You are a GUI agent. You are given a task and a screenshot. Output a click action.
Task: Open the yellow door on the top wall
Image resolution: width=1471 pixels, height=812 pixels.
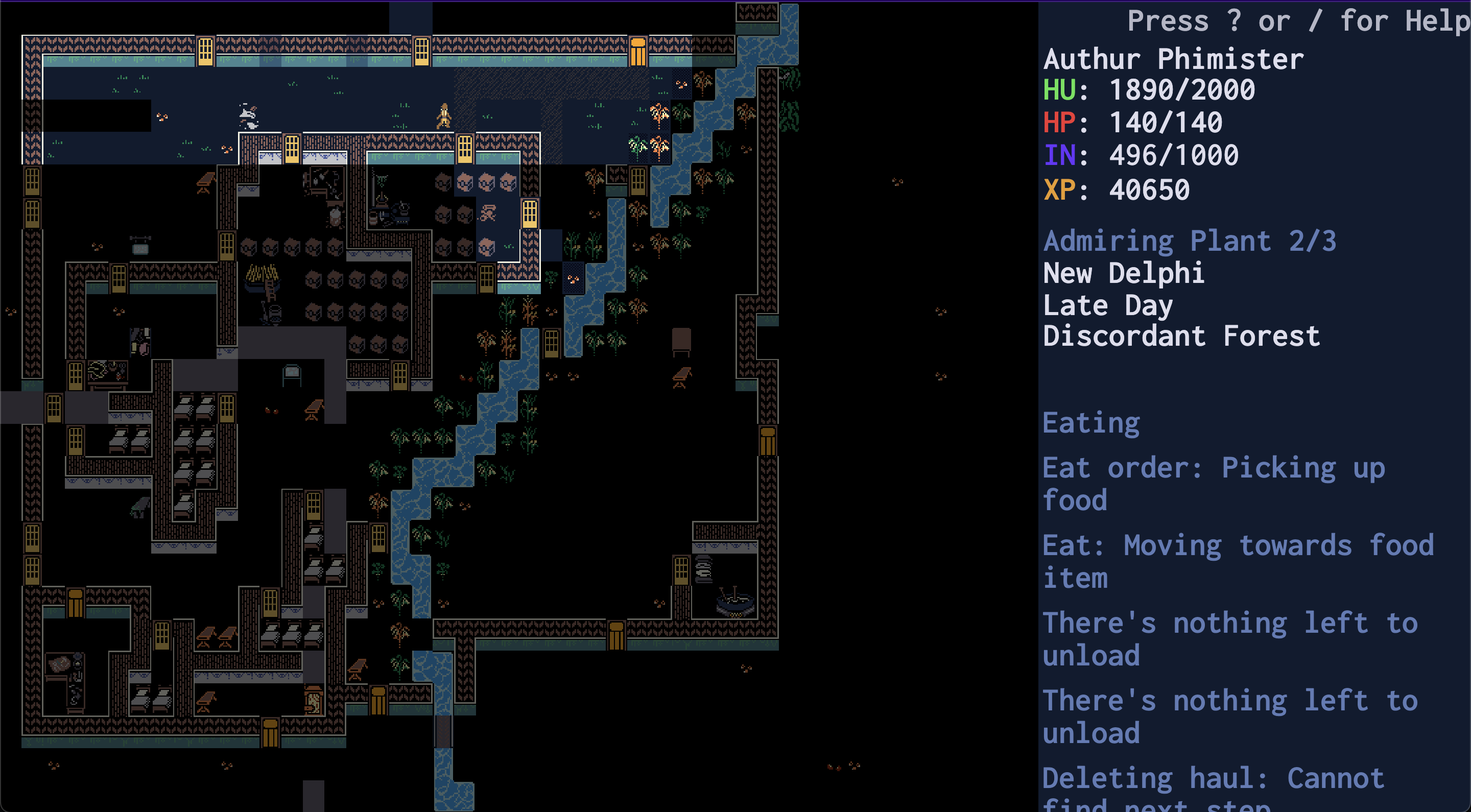point(205,52)
